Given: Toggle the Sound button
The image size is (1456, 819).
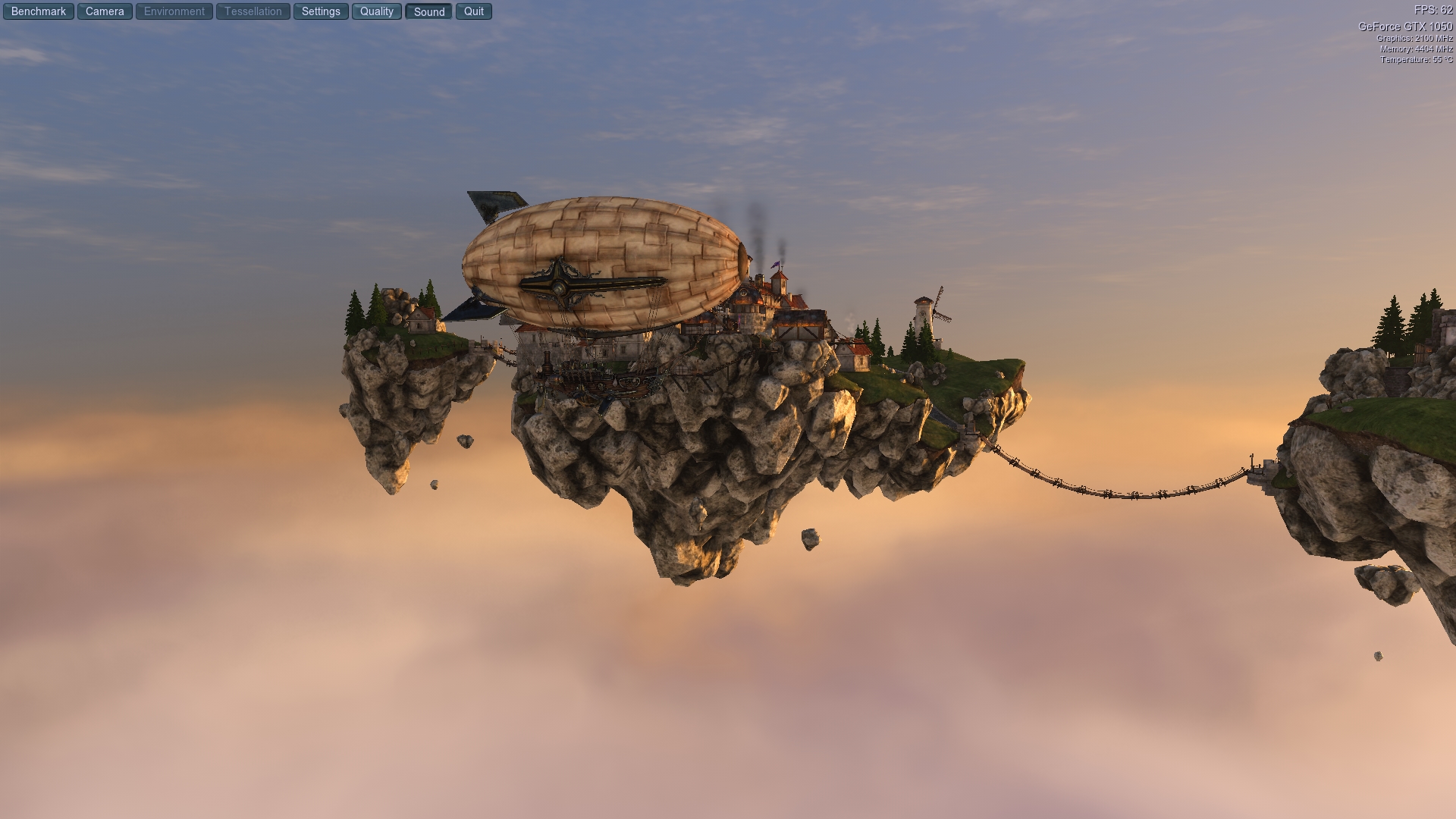Looking at the screenshot, I should 429,11.
